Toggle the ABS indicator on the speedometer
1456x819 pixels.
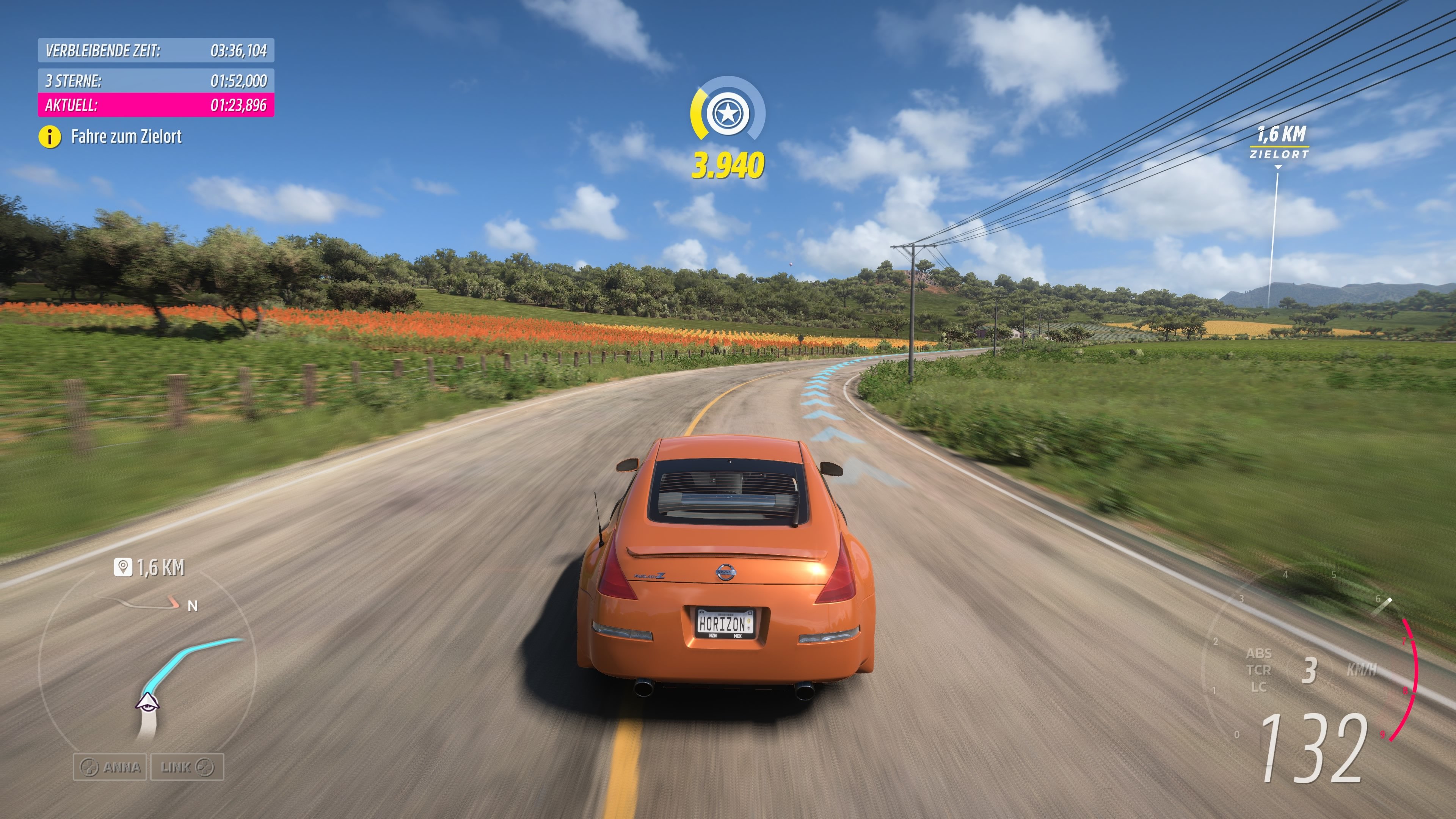pyautogui.click(x=1260, y=653)
